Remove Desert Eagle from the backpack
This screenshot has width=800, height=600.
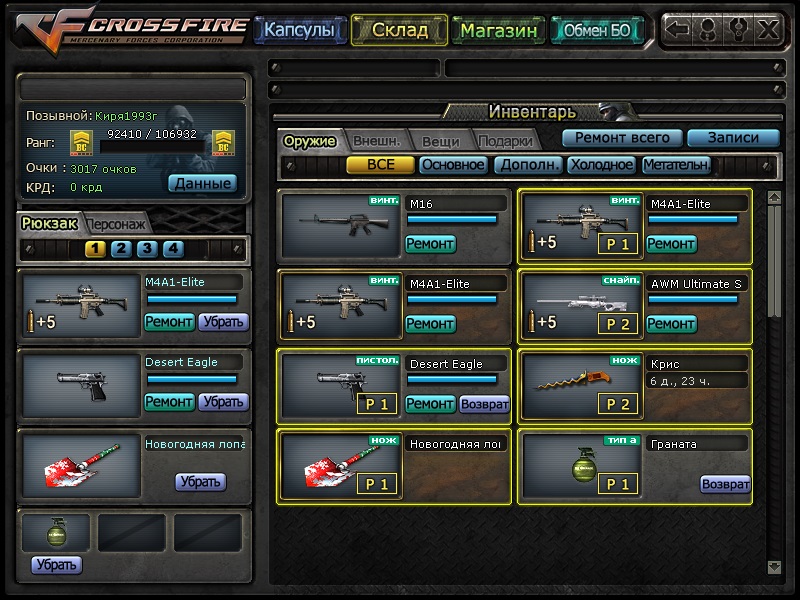222,401
